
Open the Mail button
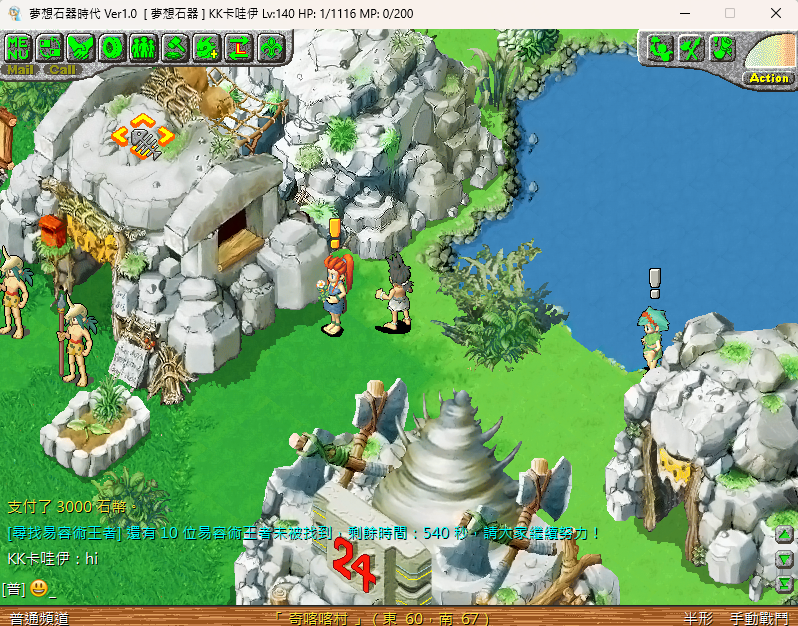tap(20, 70)
